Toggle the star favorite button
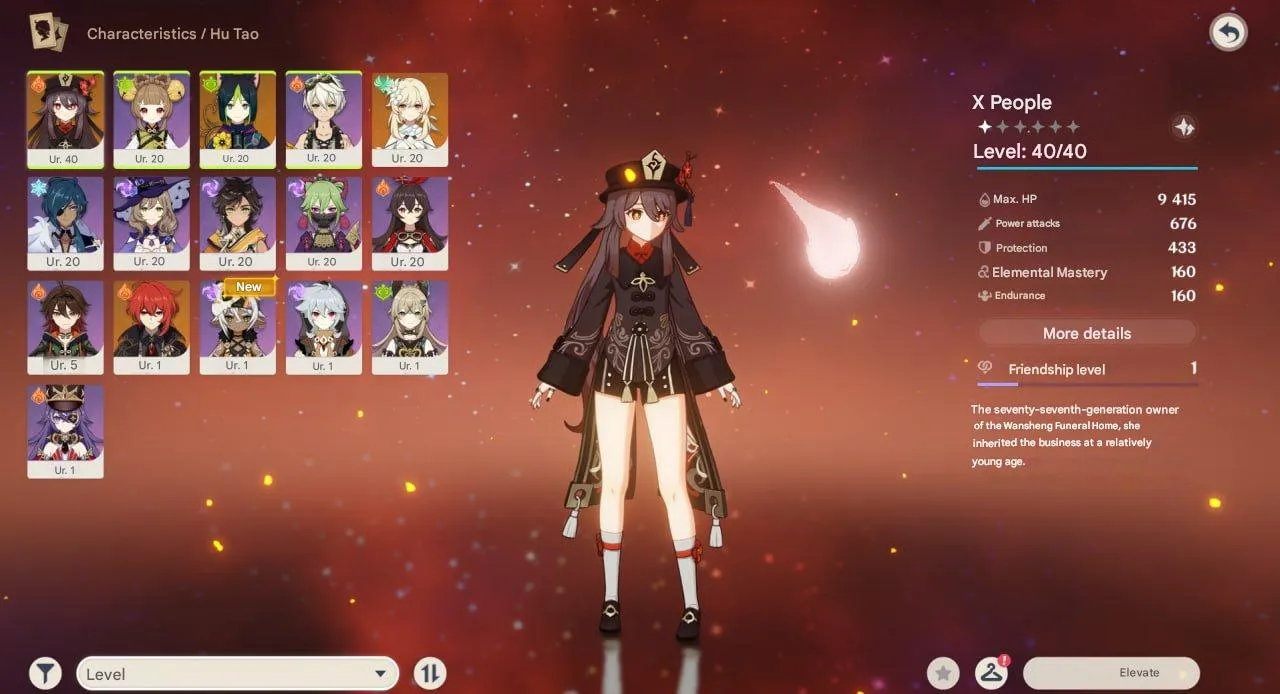 click(x=942, y=673)
